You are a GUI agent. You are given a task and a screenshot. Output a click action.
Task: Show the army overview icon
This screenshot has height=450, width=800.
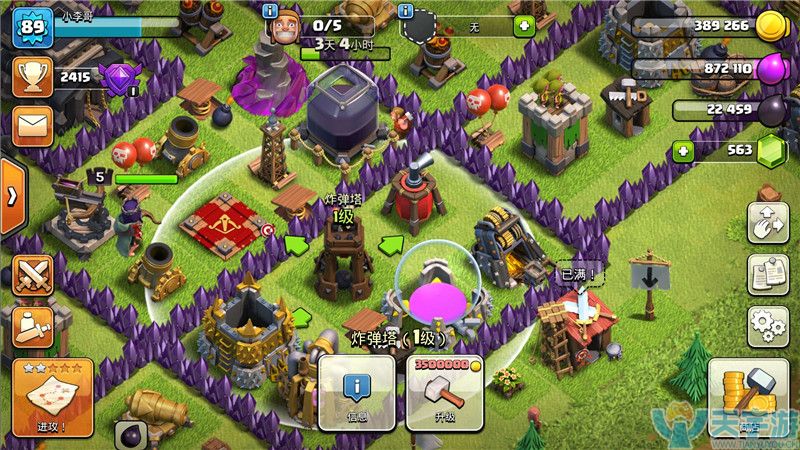pyautogui.click(x=32, y=325)
